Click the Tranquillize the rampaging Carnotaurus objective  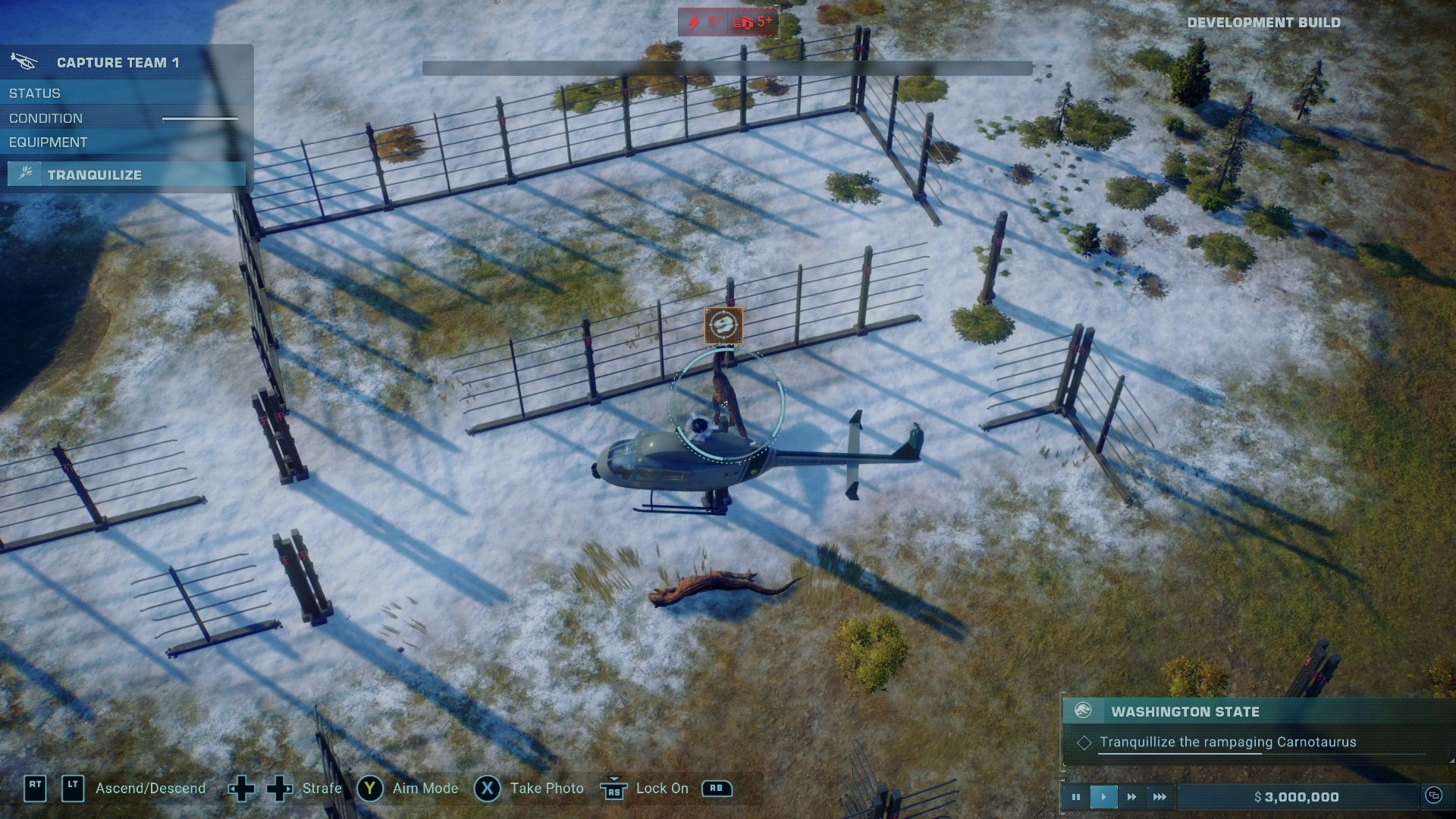click(x=1228, y=742)
